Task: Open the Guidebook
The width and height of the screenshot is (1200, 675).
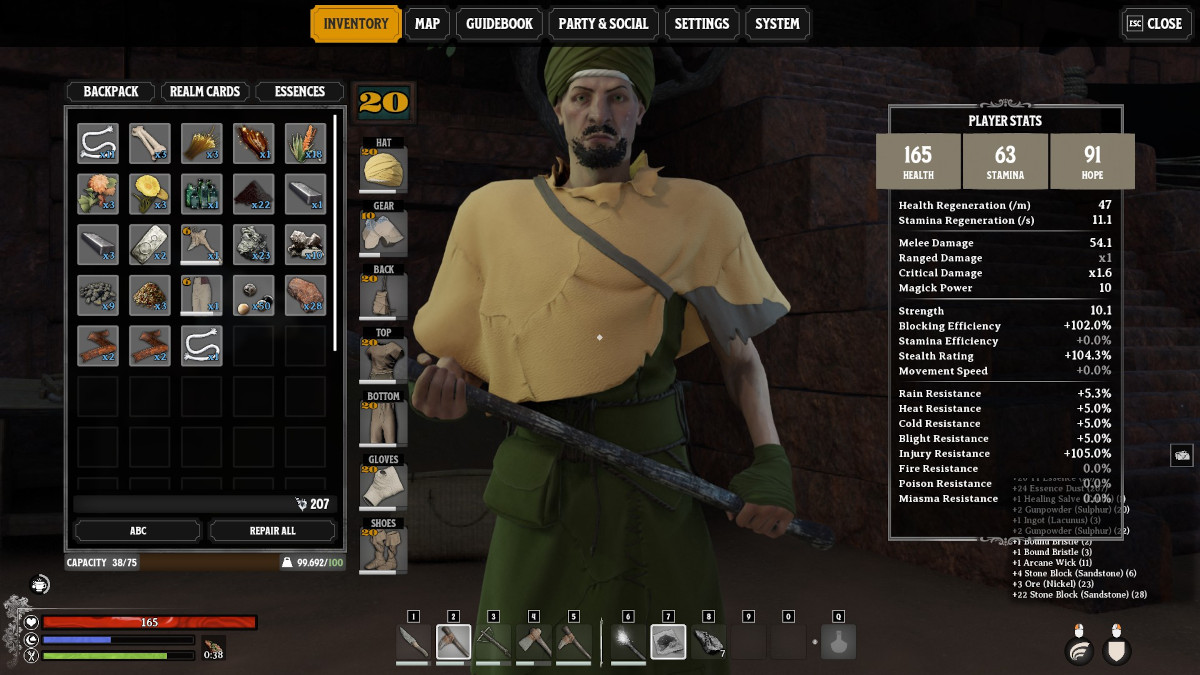Action: tap(499, 24)
